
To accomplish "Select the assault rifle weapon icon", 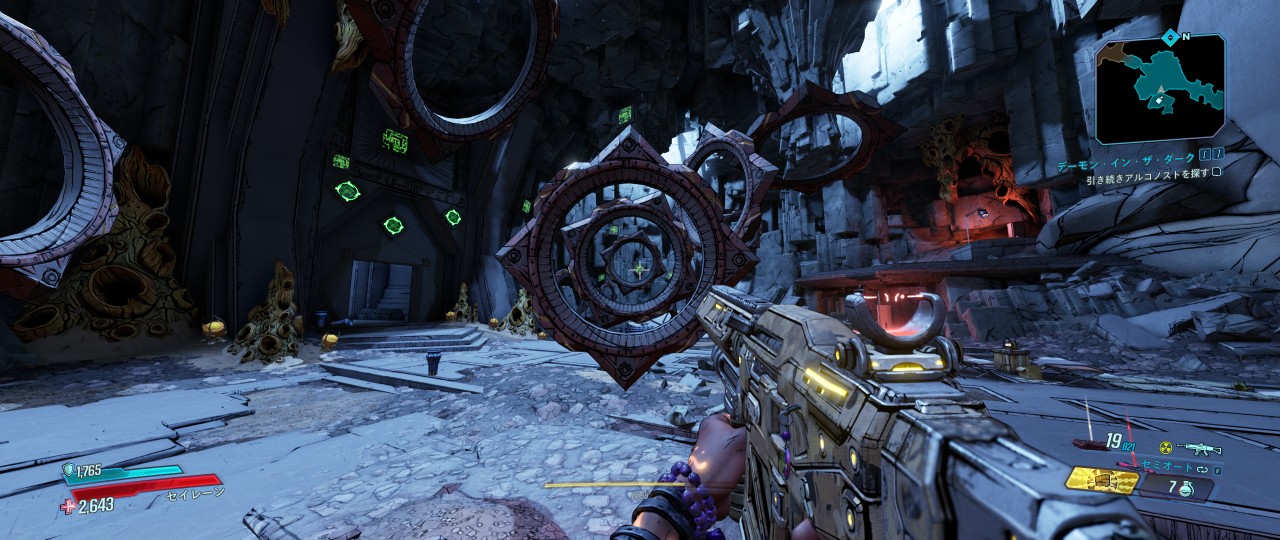I will pos(1199,448).
